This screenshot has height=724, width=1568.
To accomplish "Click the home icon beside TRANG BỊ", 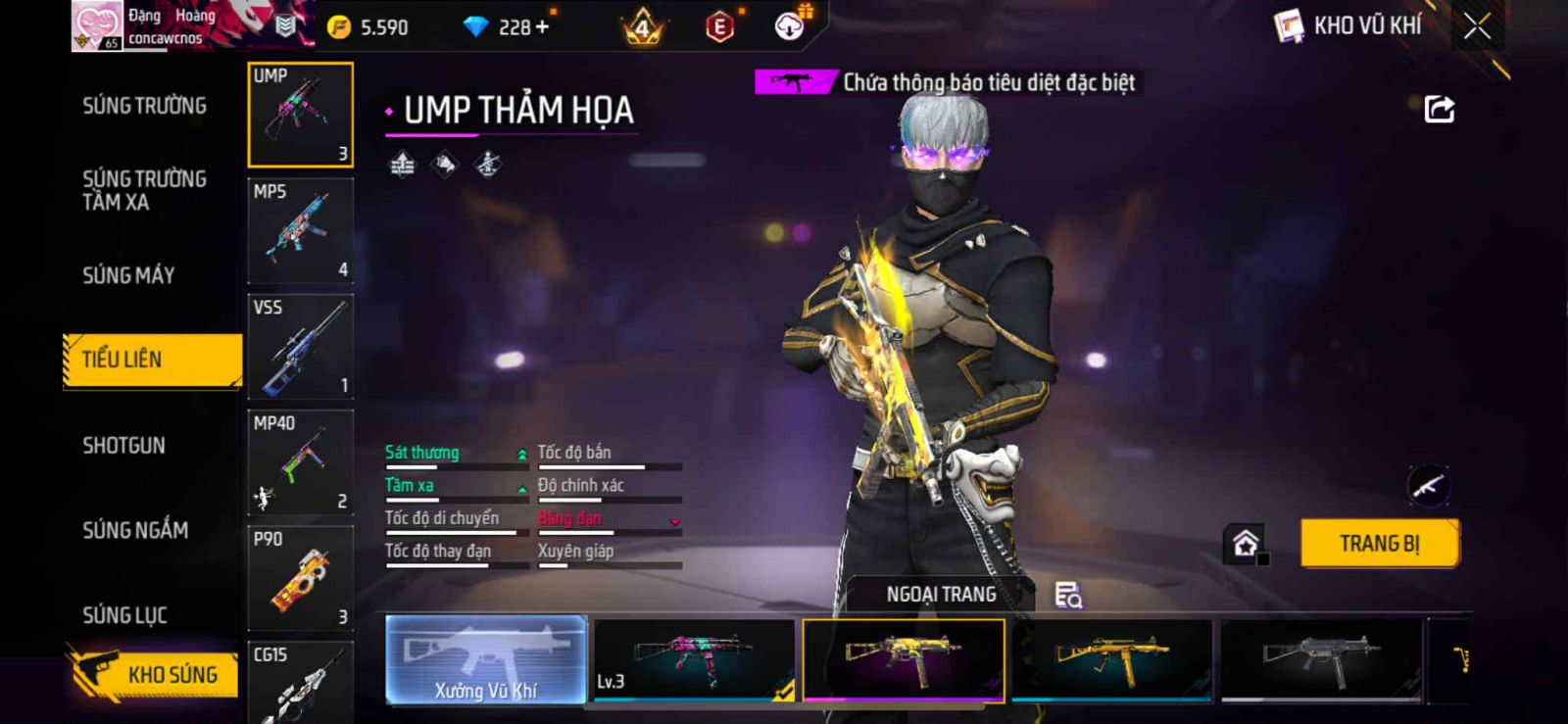I will coord(1246,544).
